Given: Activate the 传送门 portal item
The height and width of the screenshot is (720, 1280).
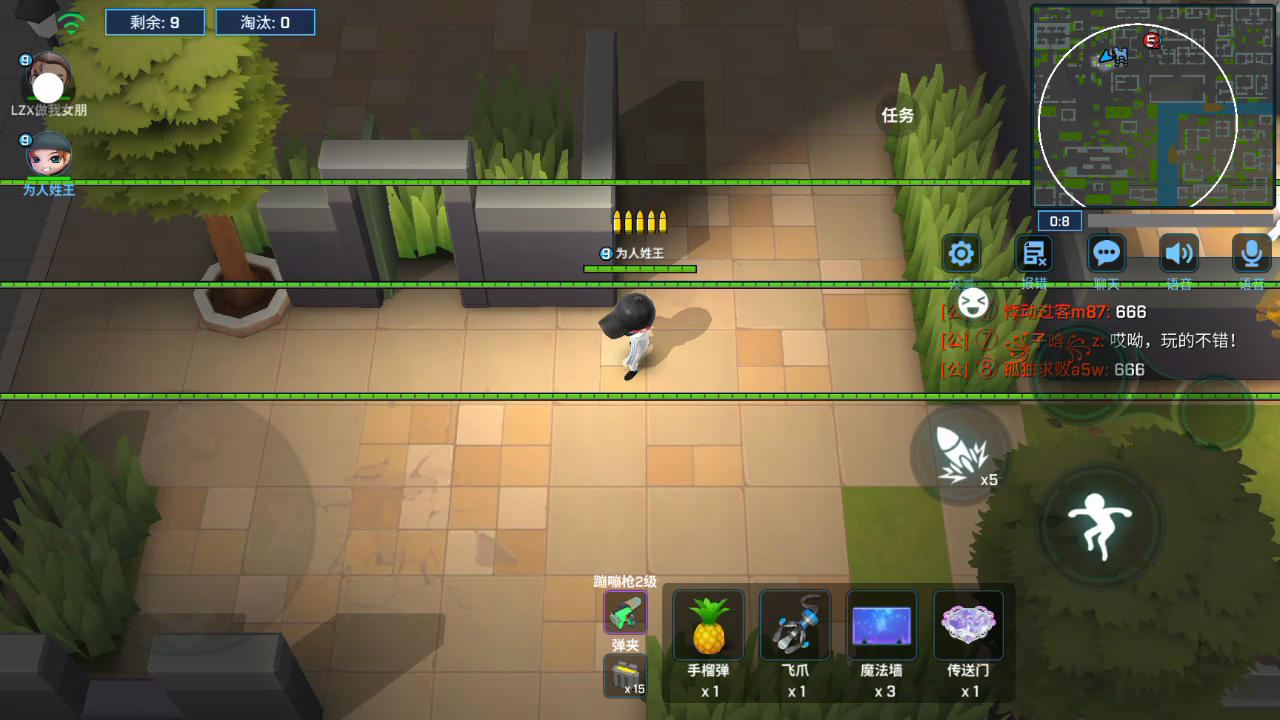Looking at the screenshot, I should pos(968,625).
